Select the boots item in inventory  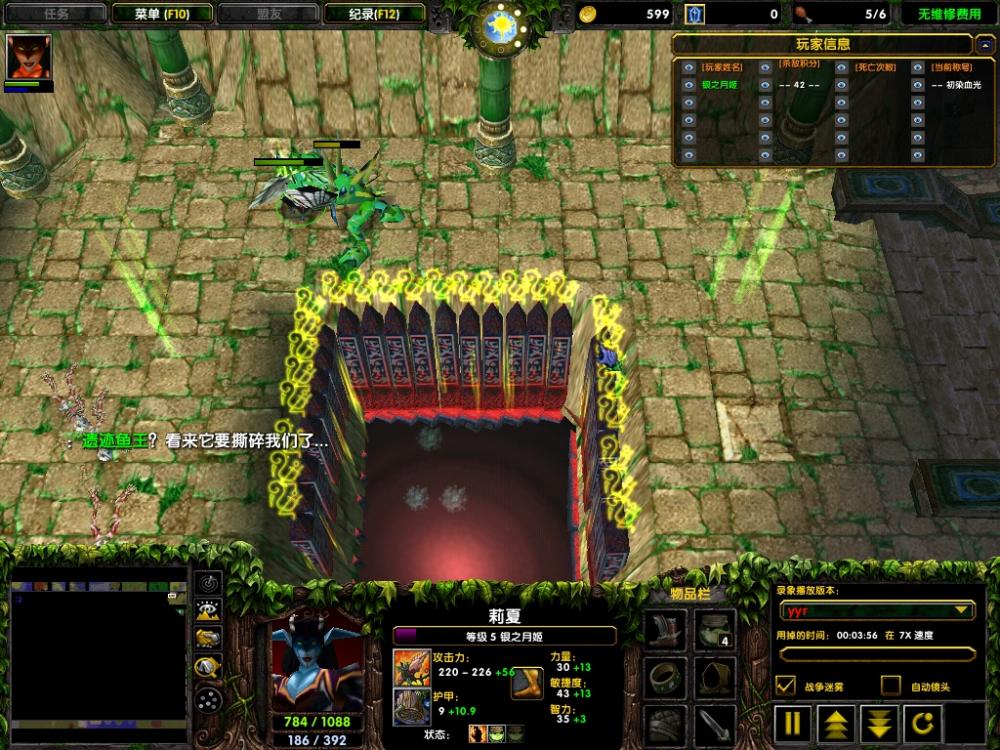tap(665, 629)
